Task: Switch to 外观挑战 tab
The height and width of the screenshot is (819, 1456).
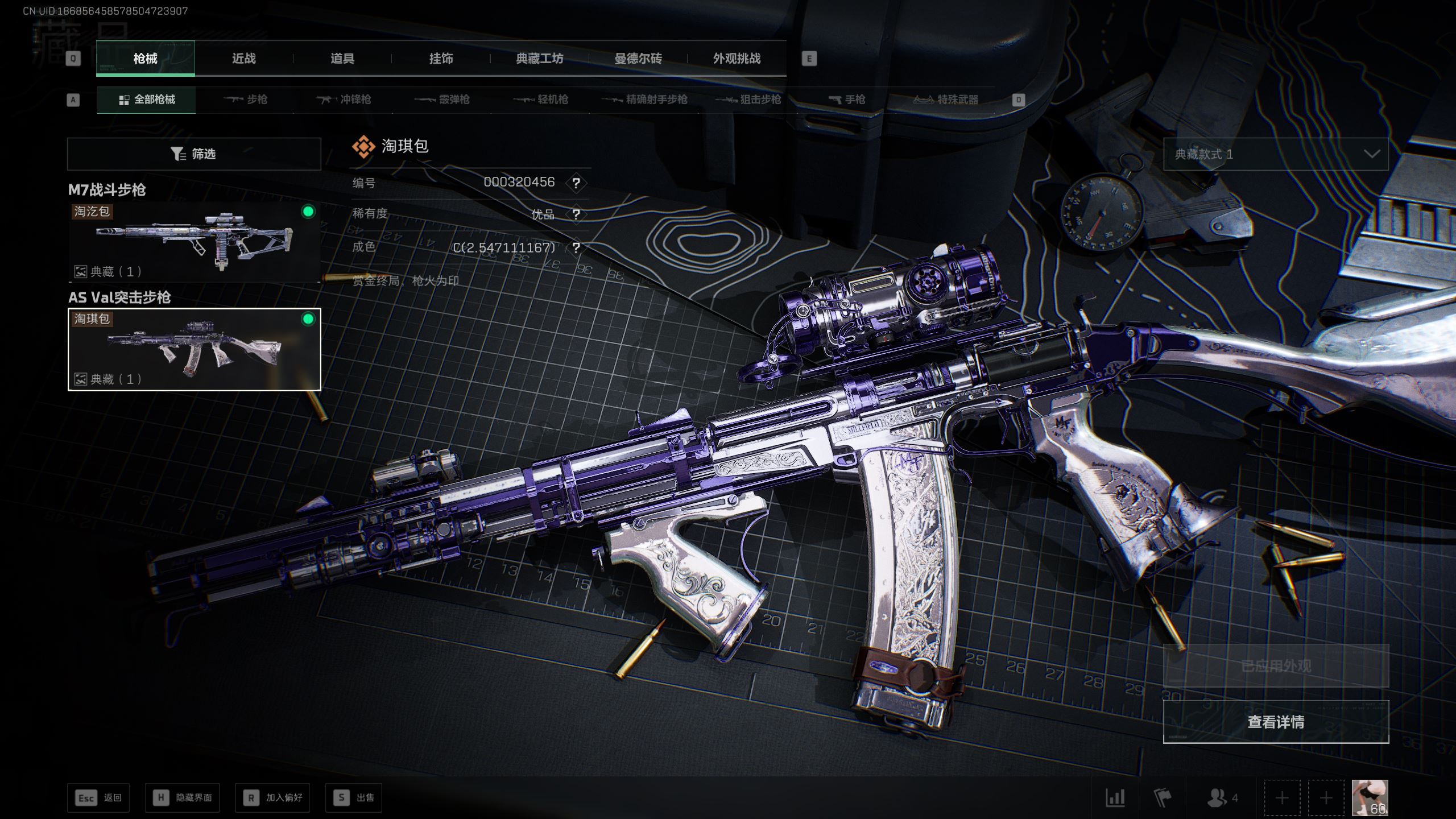Action: [x=737, y=59]
